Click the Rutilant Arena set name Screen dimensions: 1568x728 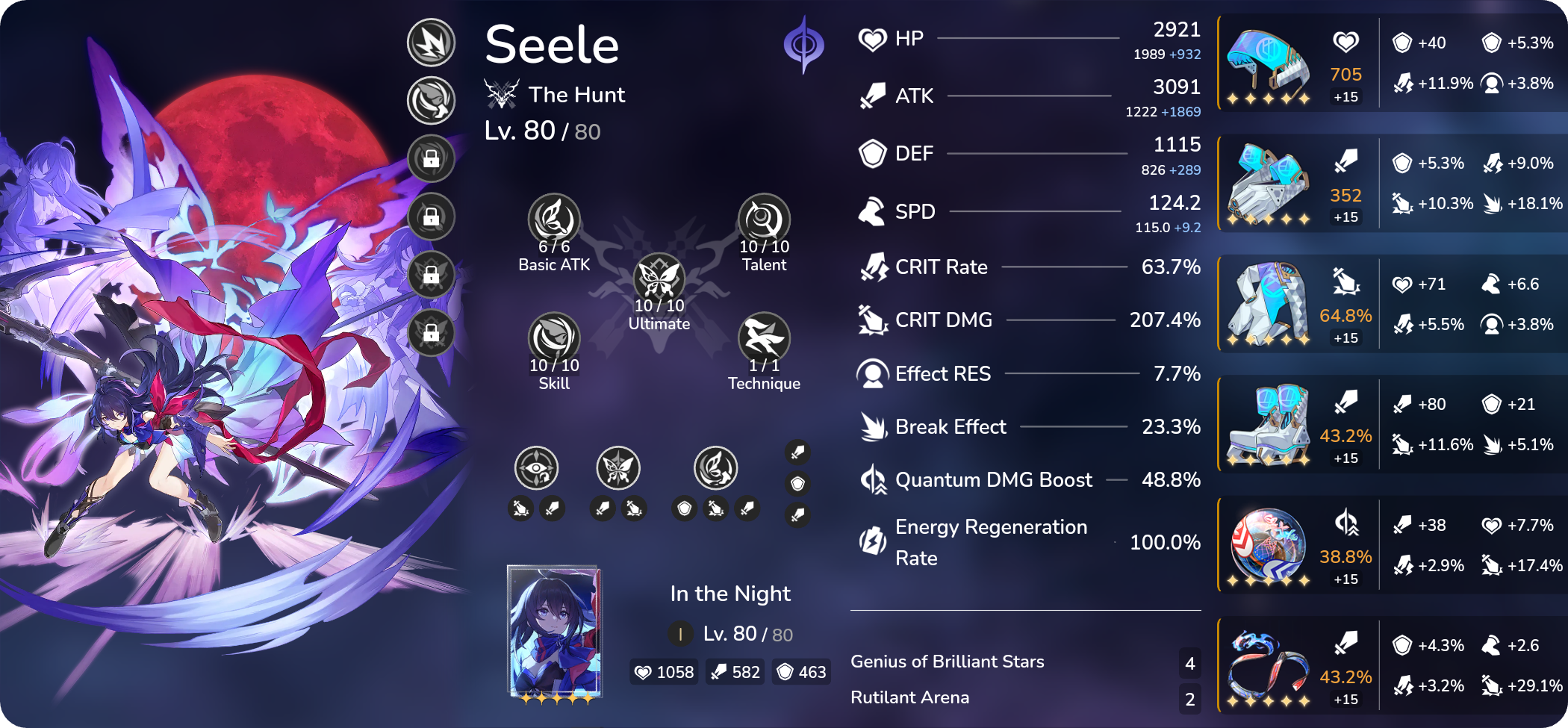pyautogui.click(x=909, y=697)
